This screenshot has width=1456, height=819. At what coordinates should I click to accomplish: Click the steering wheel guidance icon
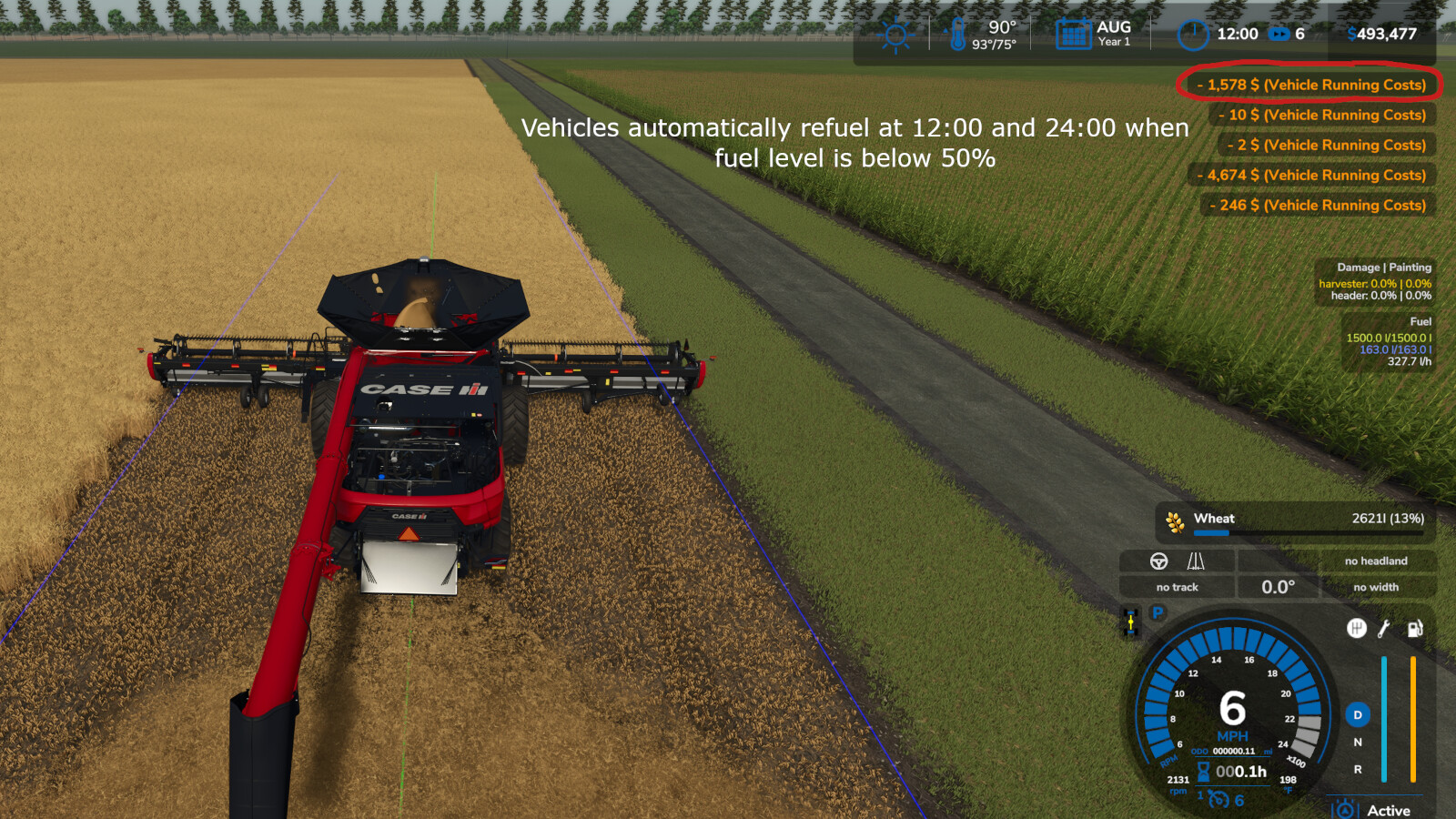[1158, 561]
